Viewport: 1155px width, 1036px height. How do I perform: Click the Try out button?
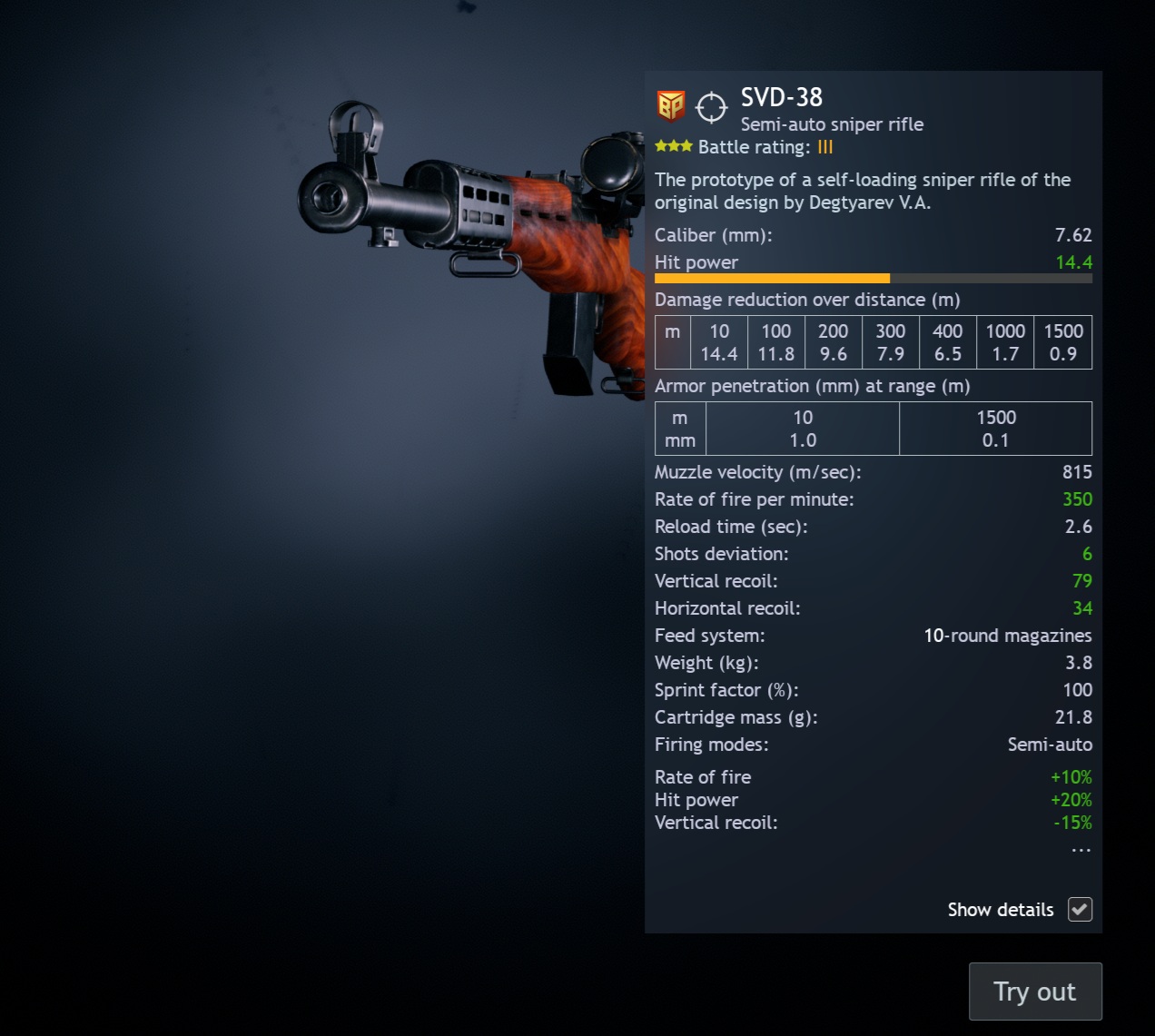[1035, 992]
